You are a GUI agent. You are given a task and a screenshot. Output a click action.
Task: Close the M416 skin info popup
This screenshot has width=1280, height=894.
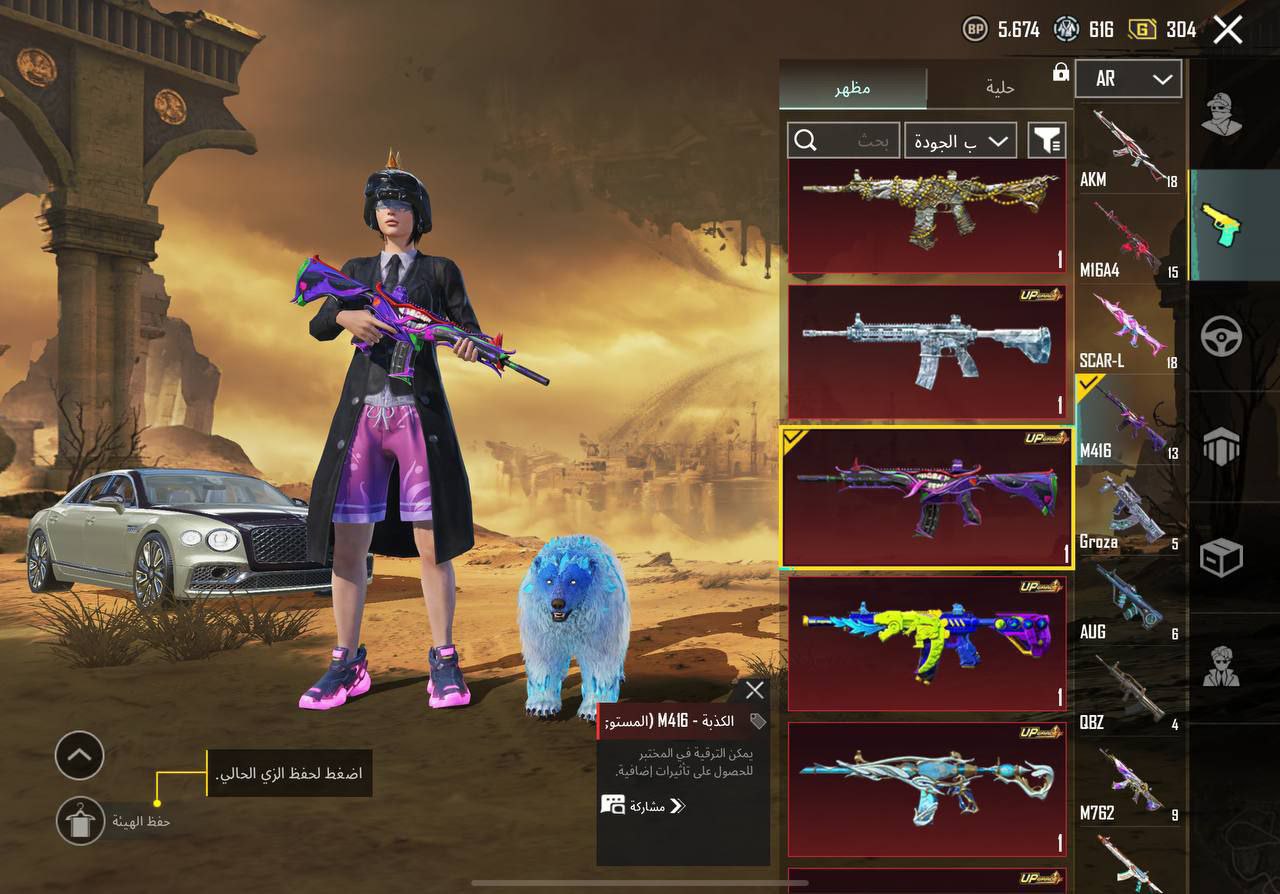click(754, 690)
